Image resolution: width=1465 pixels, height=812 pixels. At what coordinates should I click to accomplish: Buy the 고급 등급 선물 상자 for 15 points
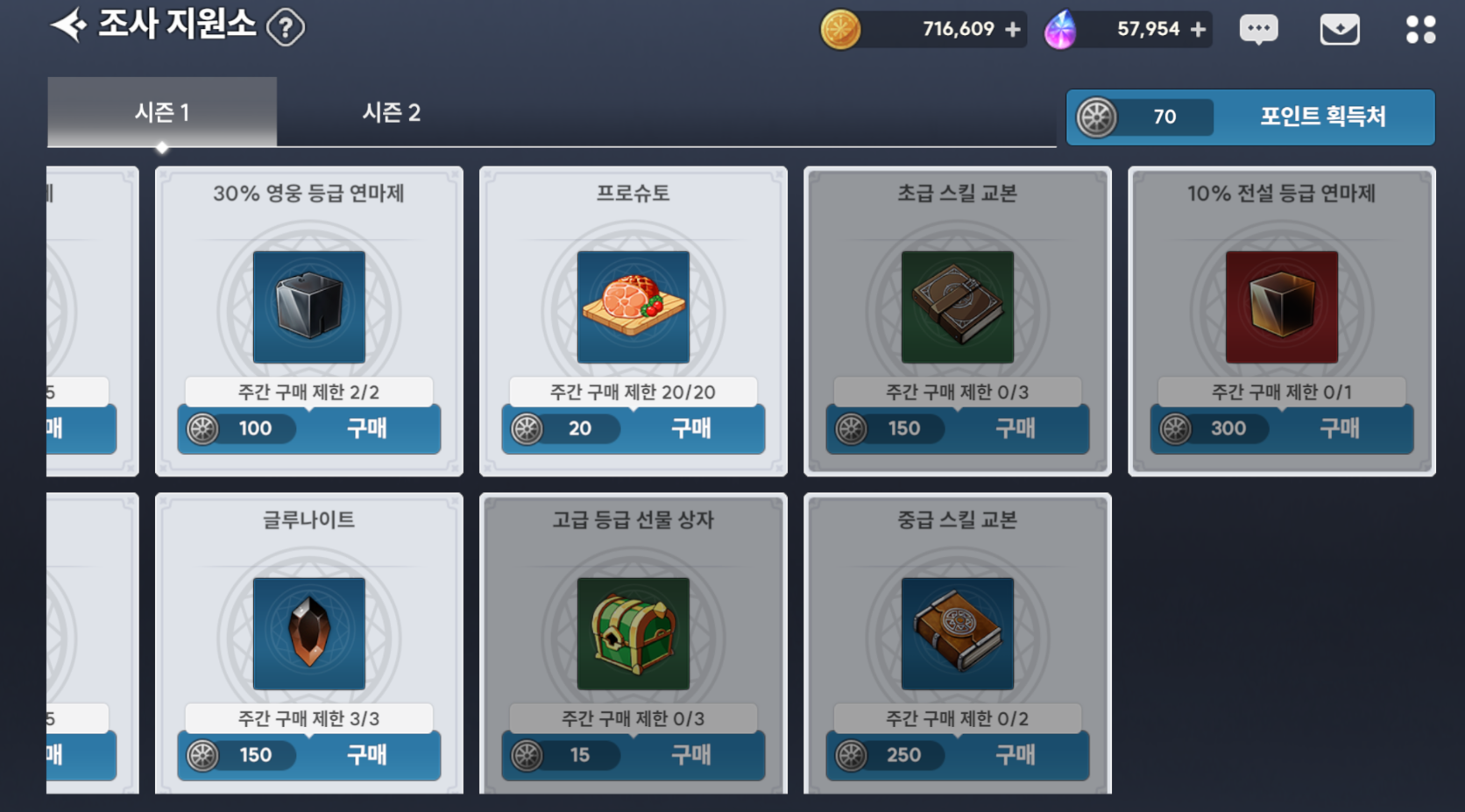pos(691,755)
